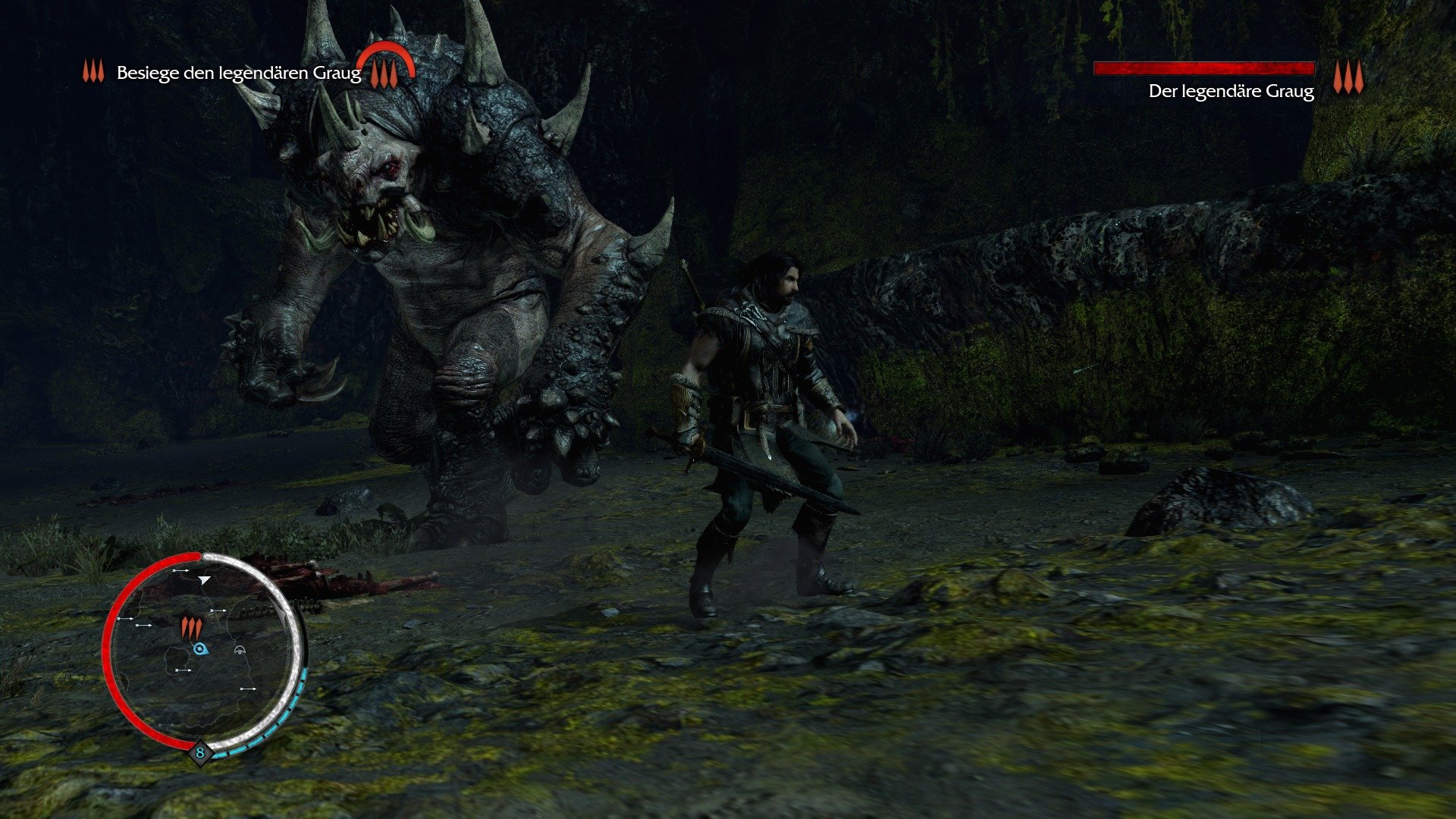The width and height of the screenshot is (1456, 819).
Task: Click the red boss health bar at top right
Action: (x=1206, y=67)
